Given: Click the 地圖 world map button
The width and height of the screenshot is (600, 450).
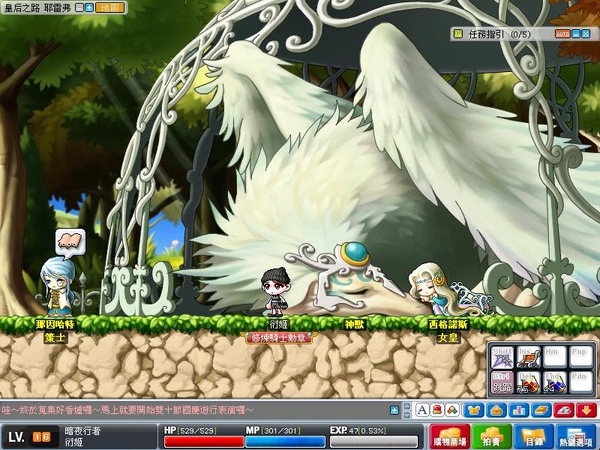Looking at the screenshot, I should pyautogui.click(x=110, y=6).
